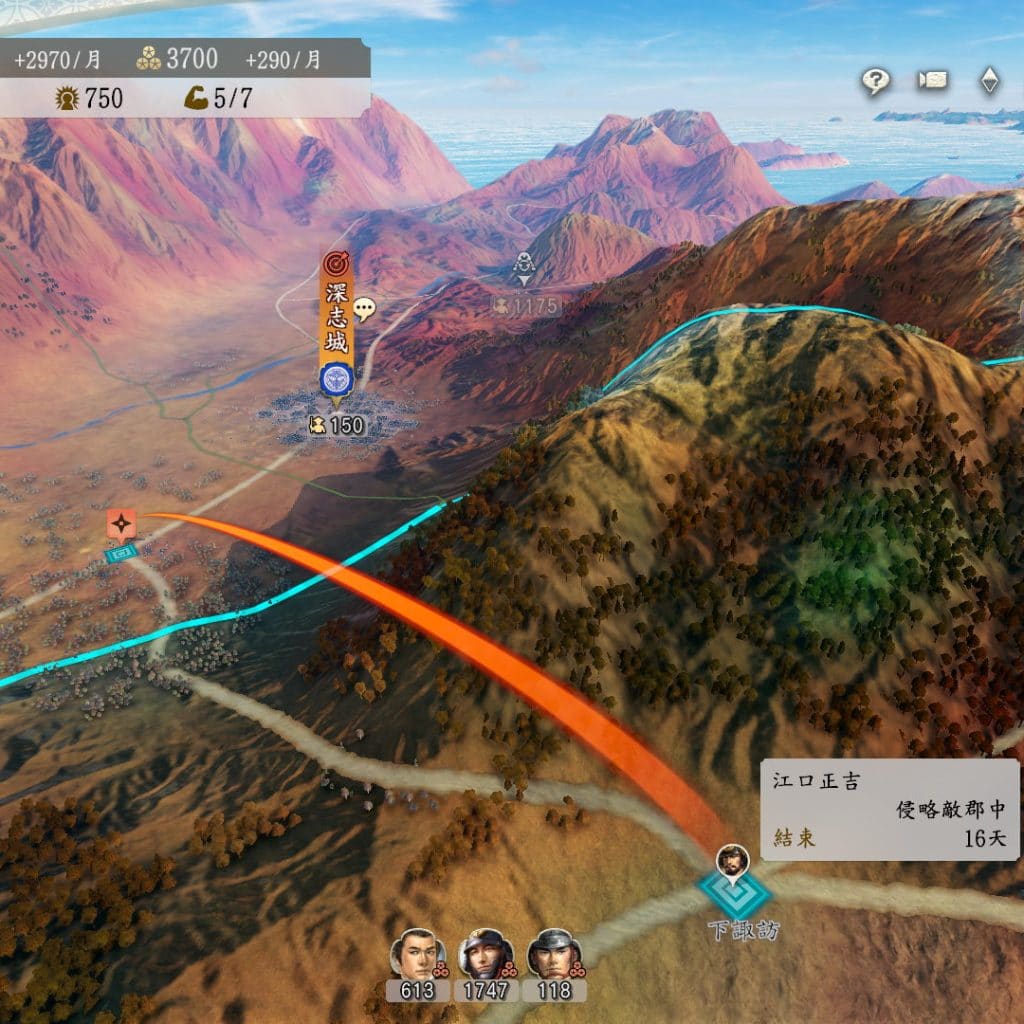The height and width of the screenshot is (1024, 1024).
Task: Choose the officer portrait with 1747 troops
Action: (486, 955)
